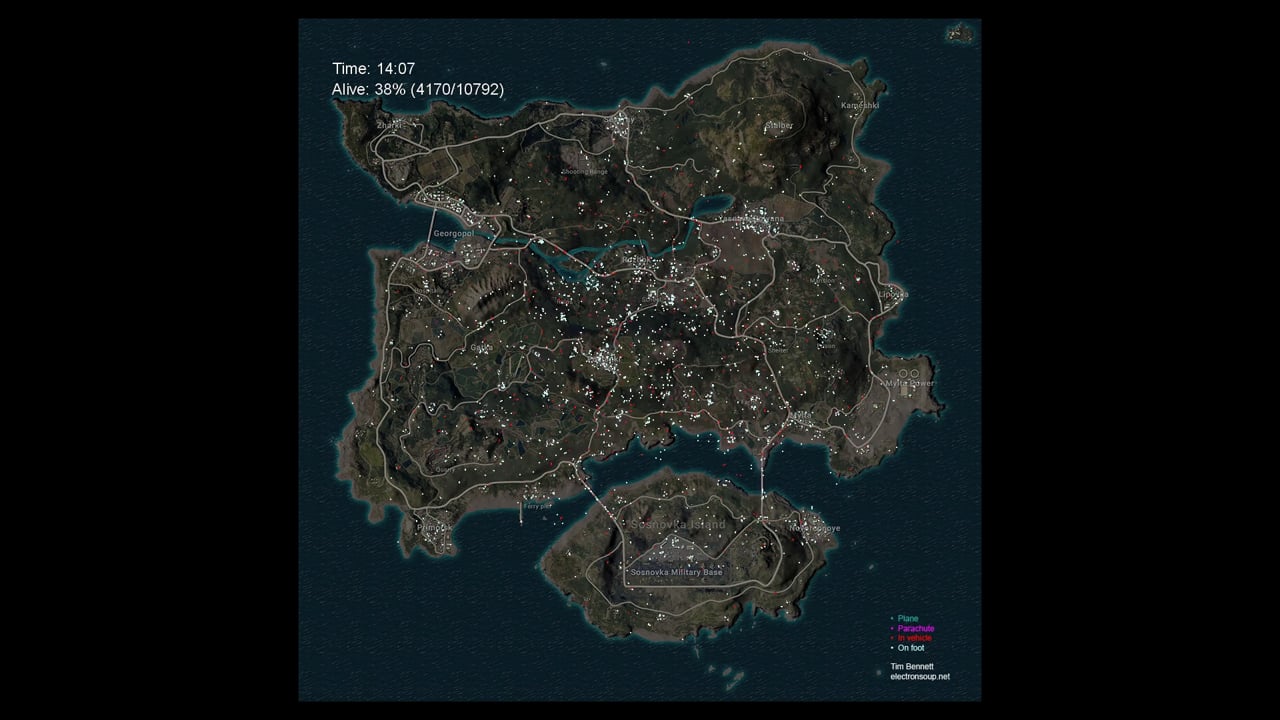Choose the On foot legend entry
This screenshot has width=1280, height=720.
click(910, 648)
